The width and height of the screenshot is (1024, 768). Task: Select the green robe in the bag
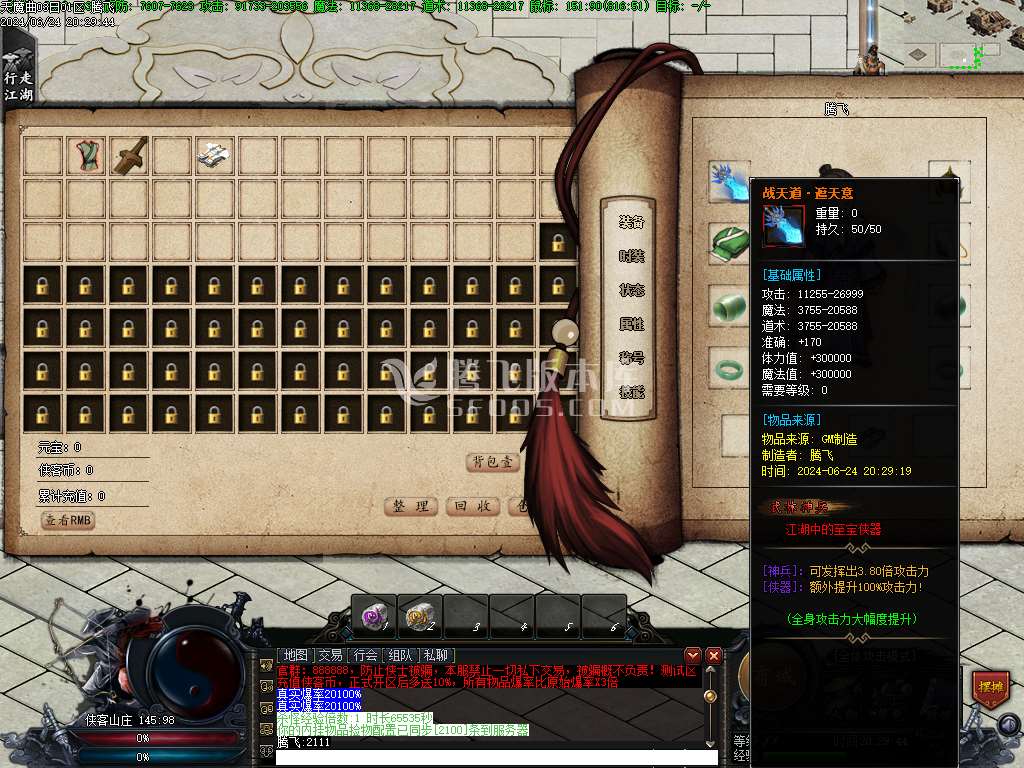pos(86,155)
